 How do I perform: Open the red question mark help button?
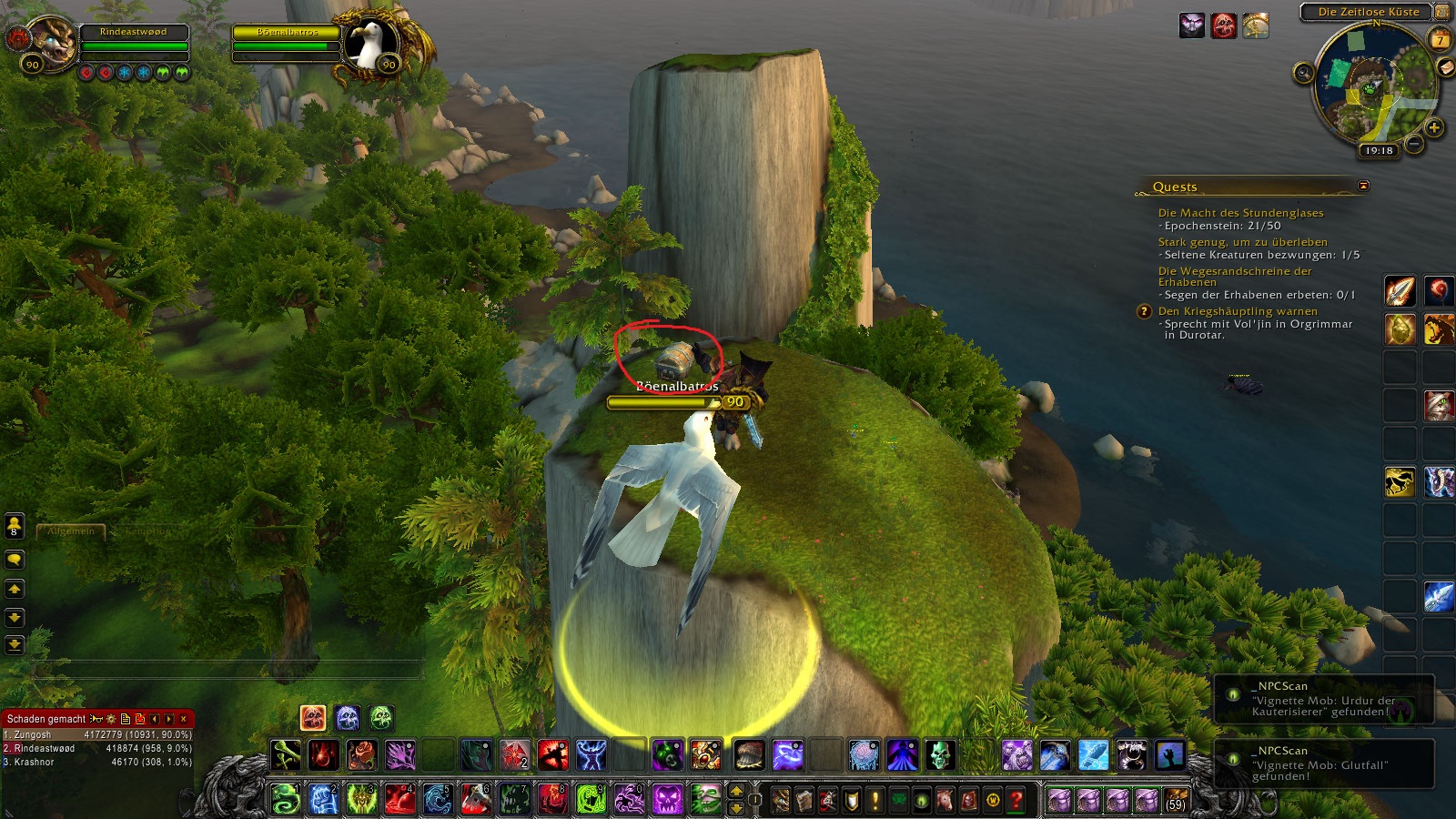(1016, 801)
